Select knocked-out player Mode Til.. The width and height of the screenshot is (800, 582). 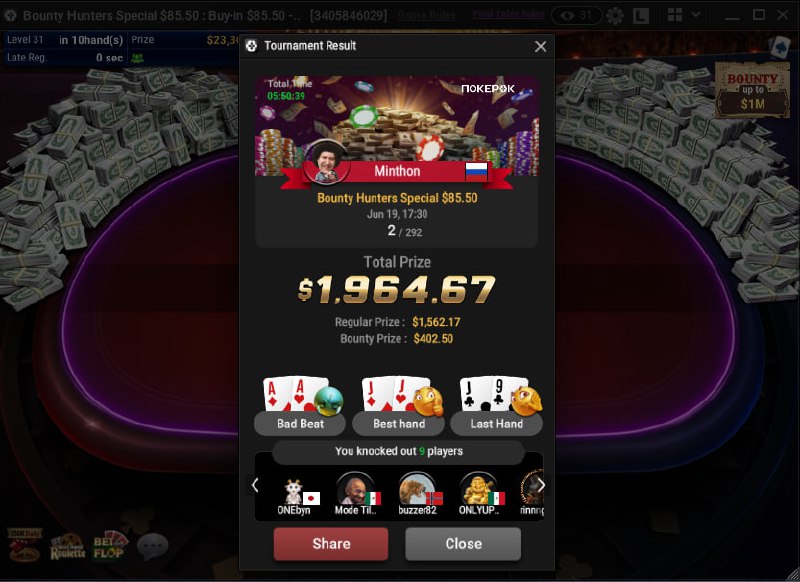[x=357, y=493]
